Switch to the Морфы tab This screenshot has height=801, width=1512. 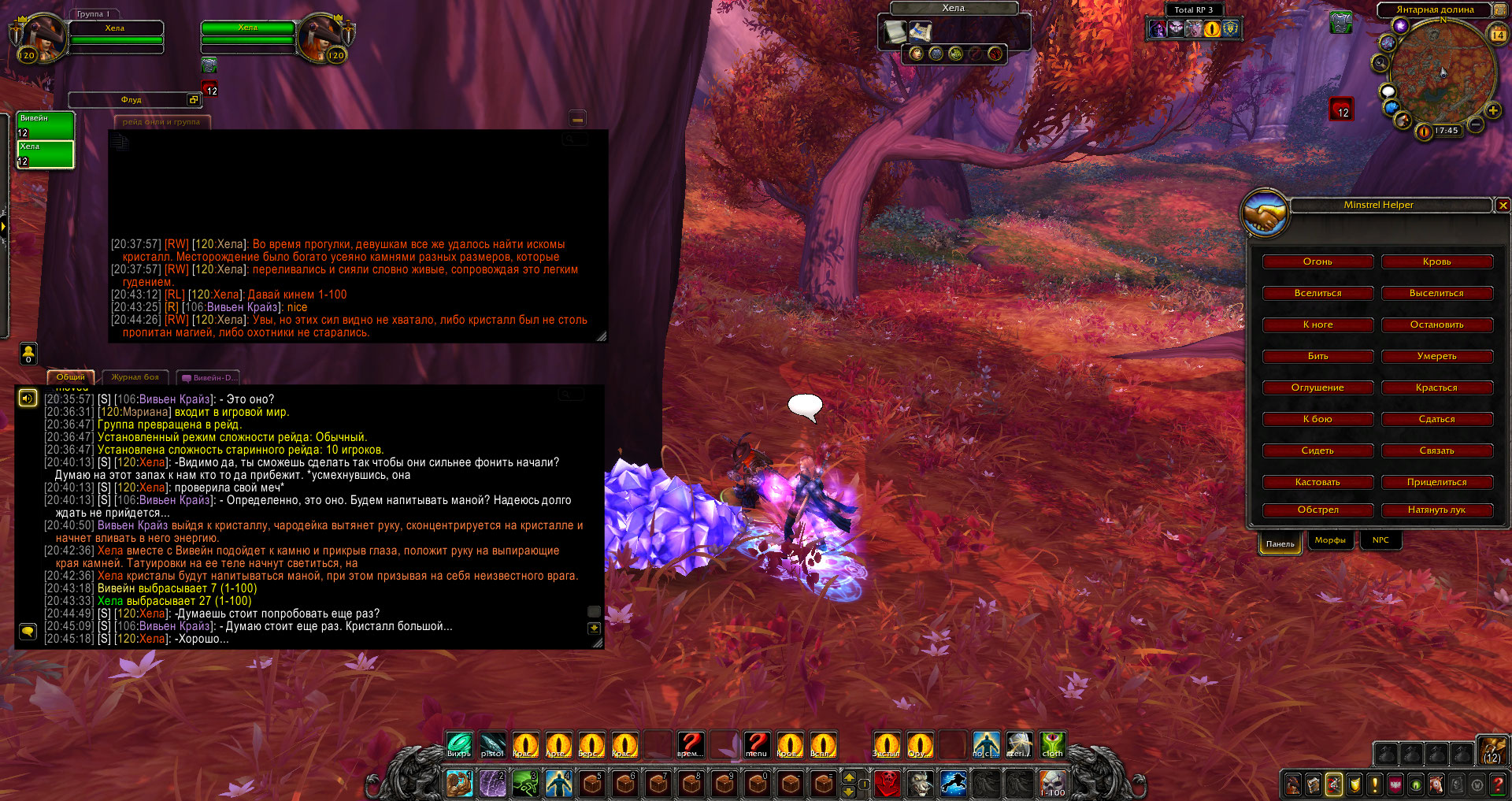tap(1330, 540)
